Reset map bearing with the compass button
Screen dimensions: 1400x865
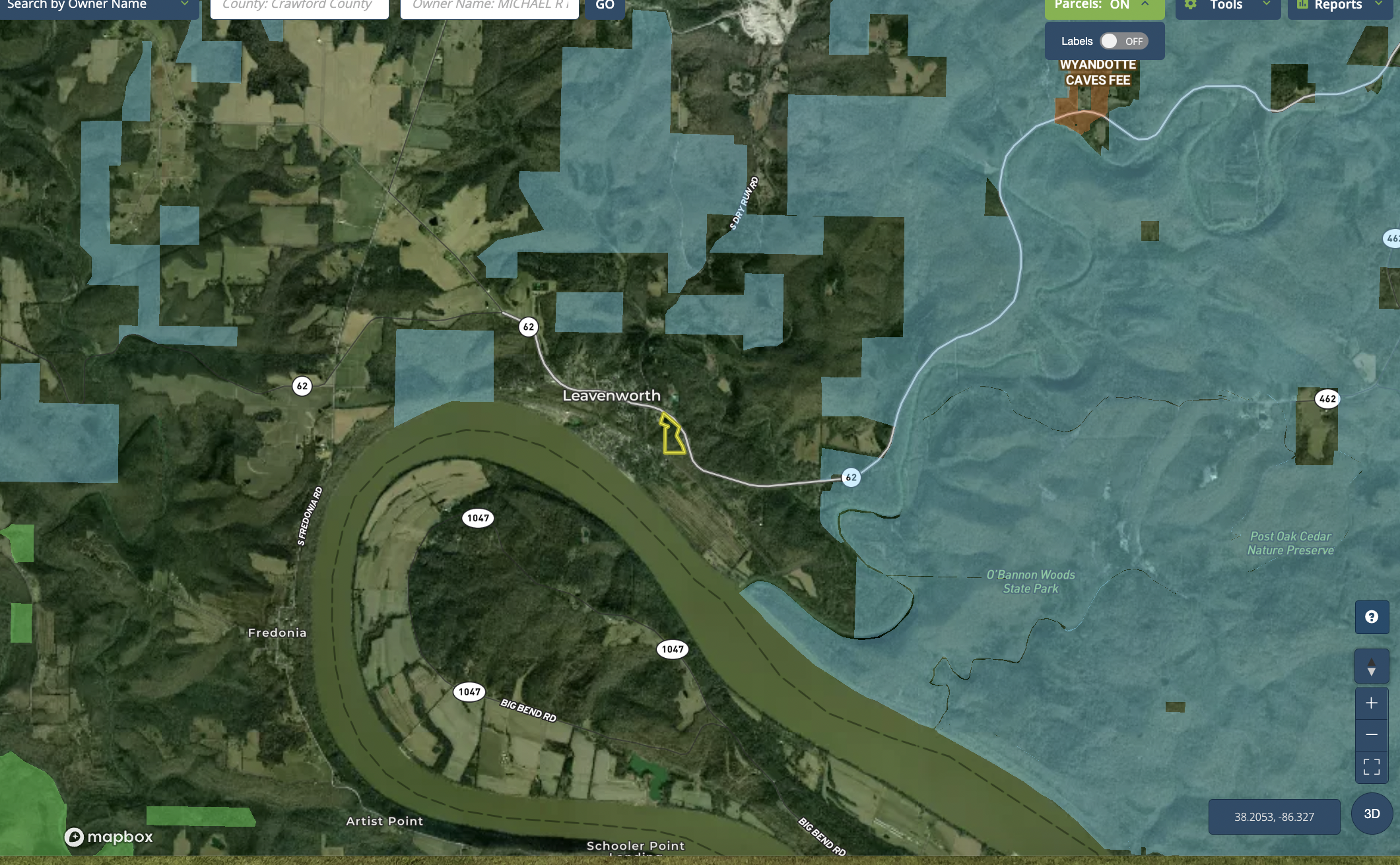pos(1372,666)
